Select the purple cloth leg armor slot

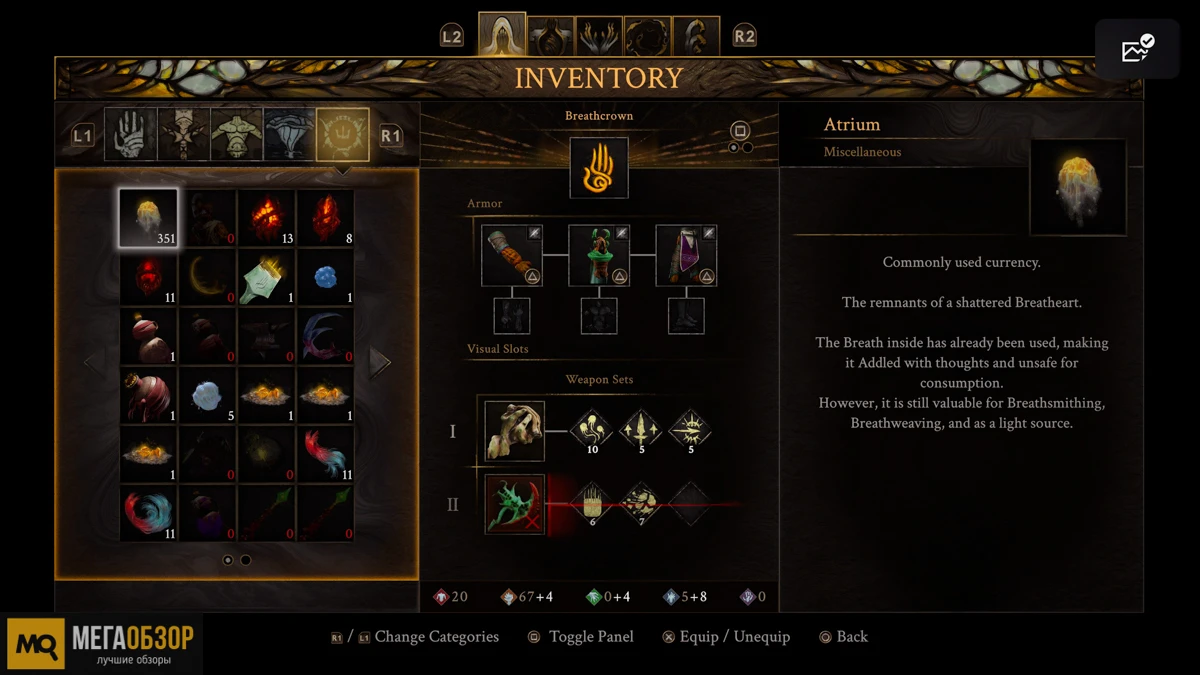point(685,255)
